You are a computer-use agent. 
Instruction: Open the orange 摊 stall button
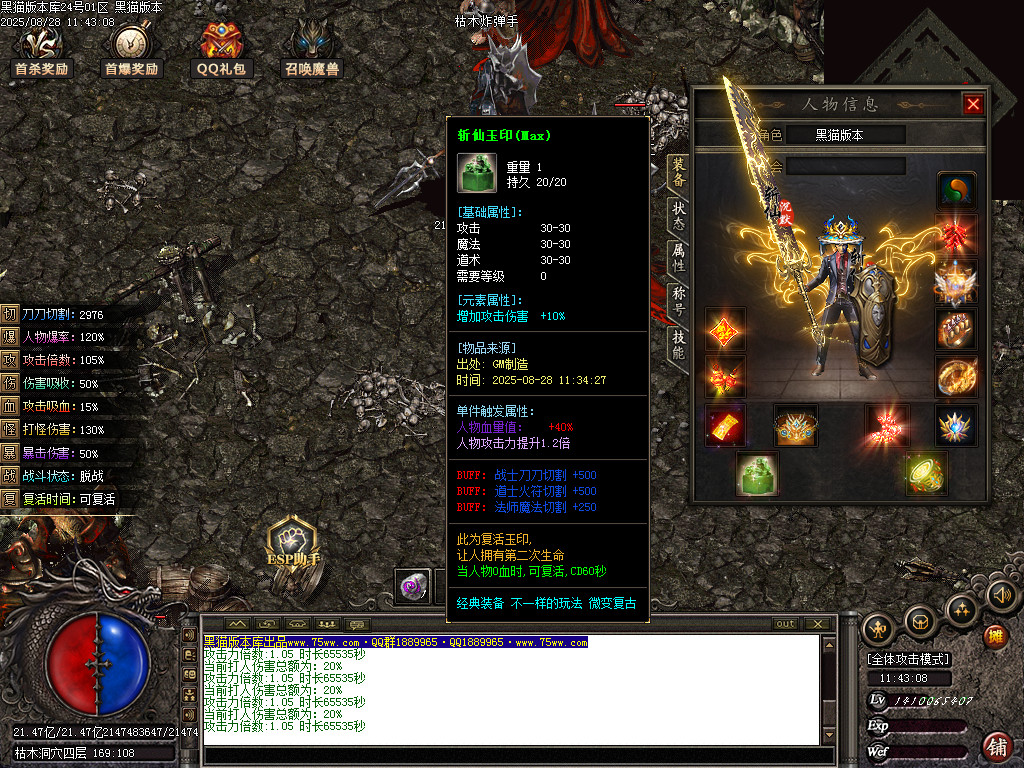(996, 636)
